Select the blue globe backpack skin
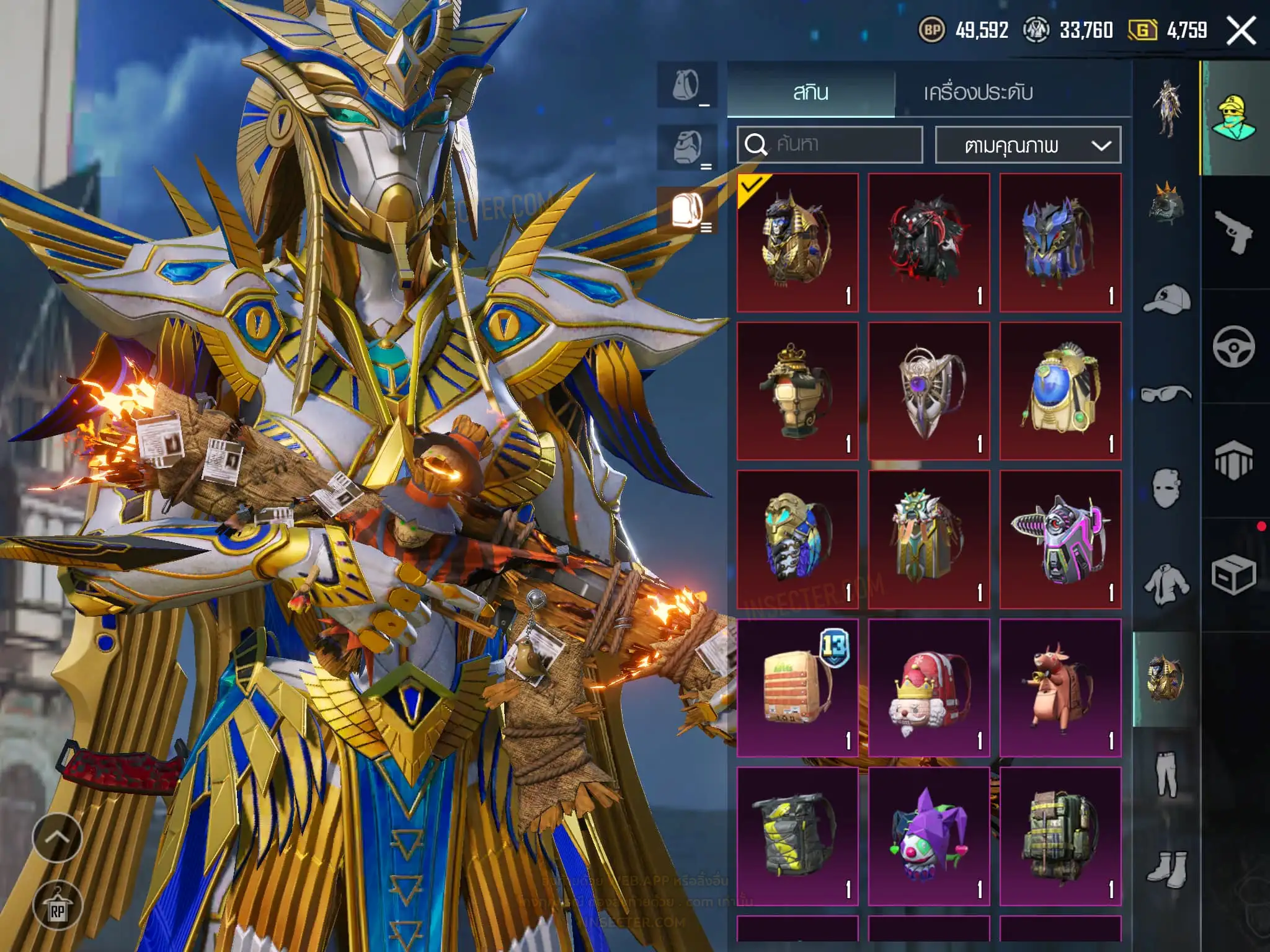Screen dimensions: 1270x952 tap(1060, 390)
